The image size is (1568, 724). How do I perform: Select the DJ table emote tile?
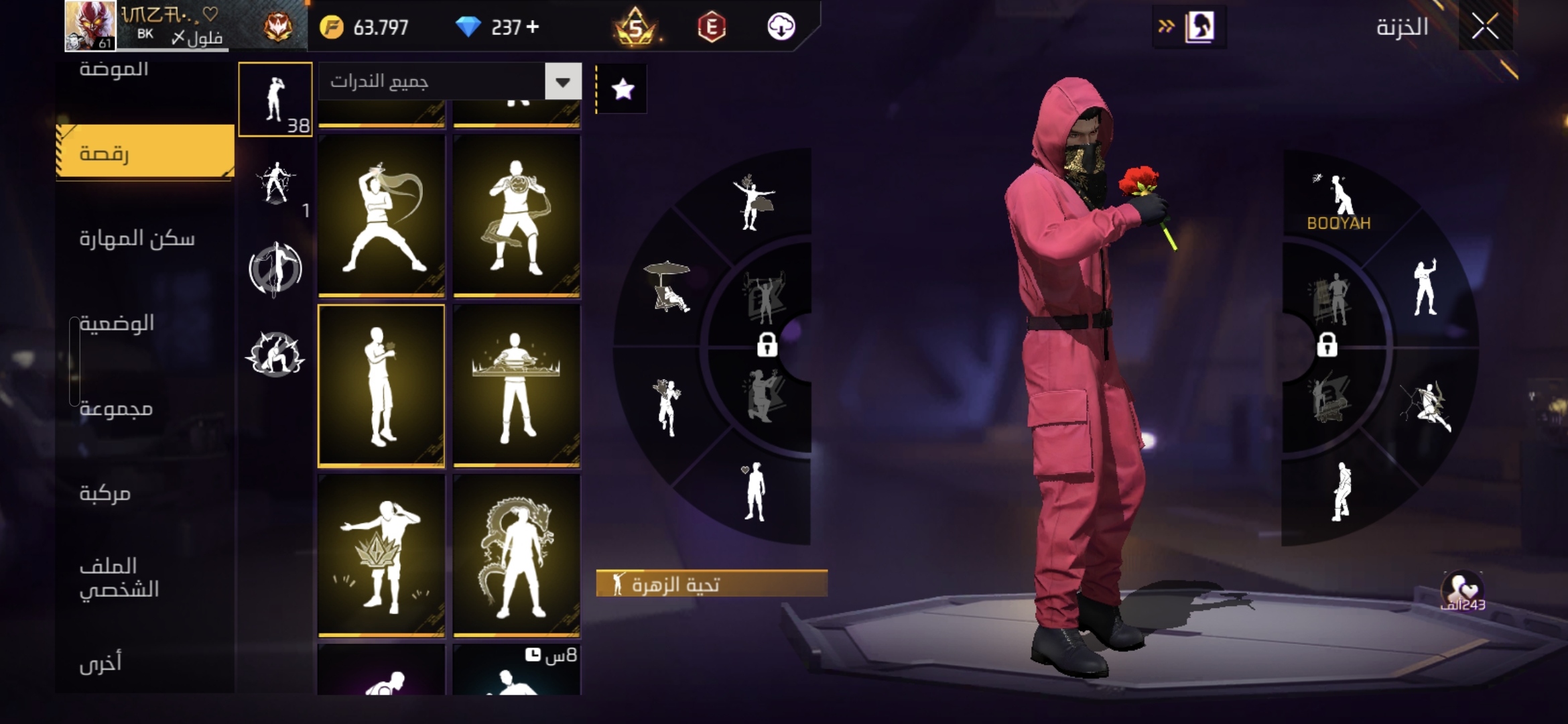pos(517,385)
